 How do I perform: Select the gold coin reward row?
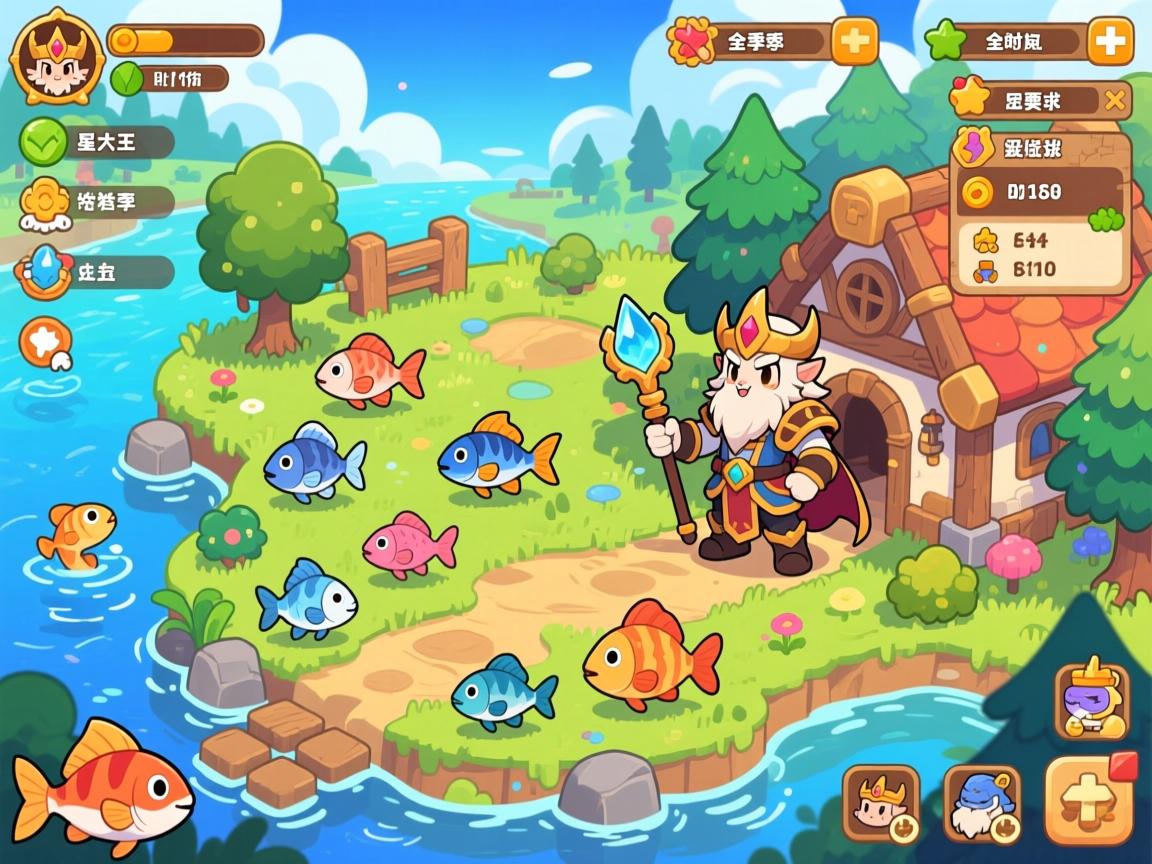[1040, 191]
